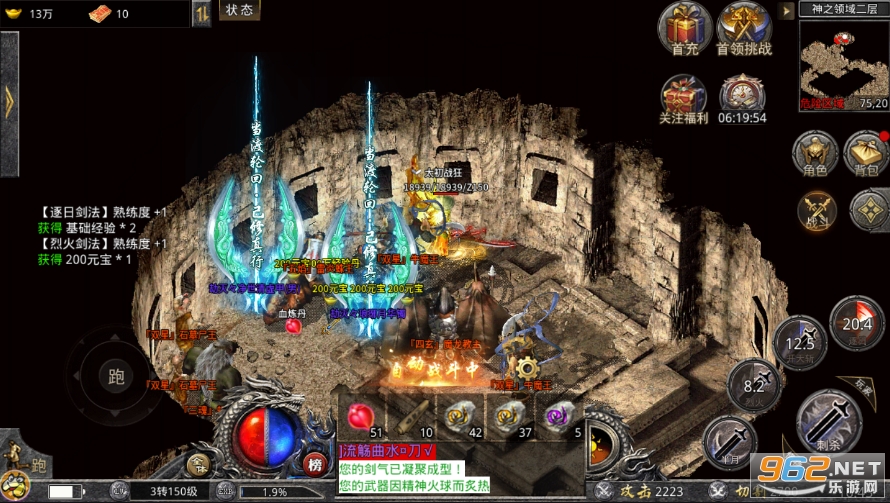Open the 关注福利 follow rewards
Image resolution: width=890 pixels, height=503 pixels.
684,96
